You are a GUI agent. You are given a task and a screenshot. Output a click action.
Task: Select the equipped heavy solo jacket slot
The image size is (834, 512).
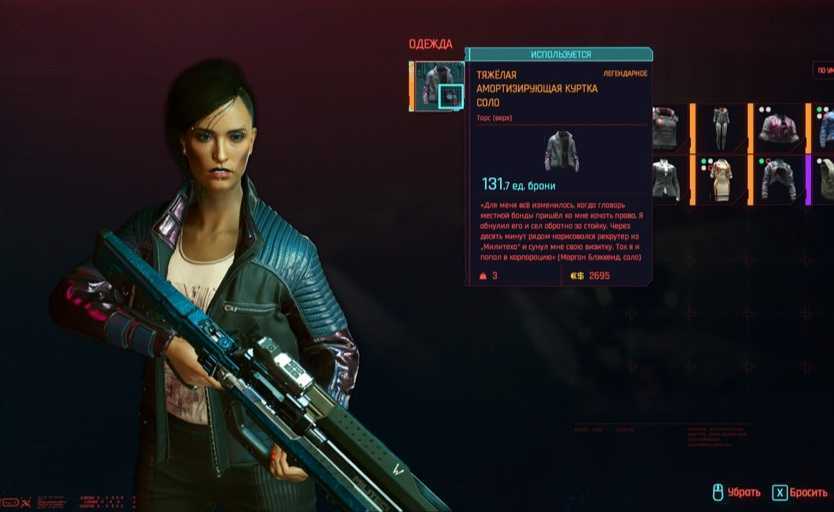coord(438,85)
